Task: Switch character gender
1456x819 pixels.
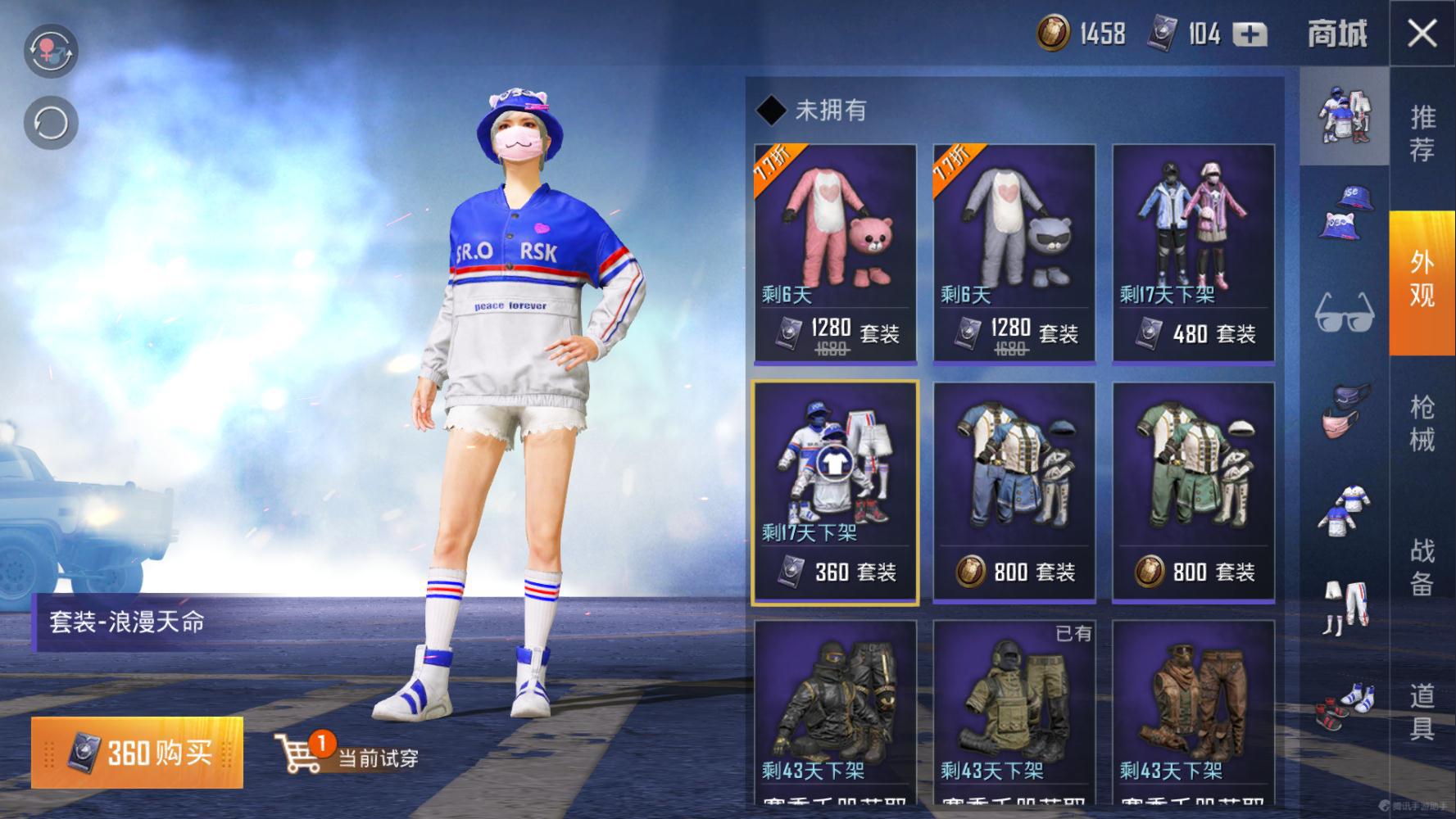Action: click(51, 51)
